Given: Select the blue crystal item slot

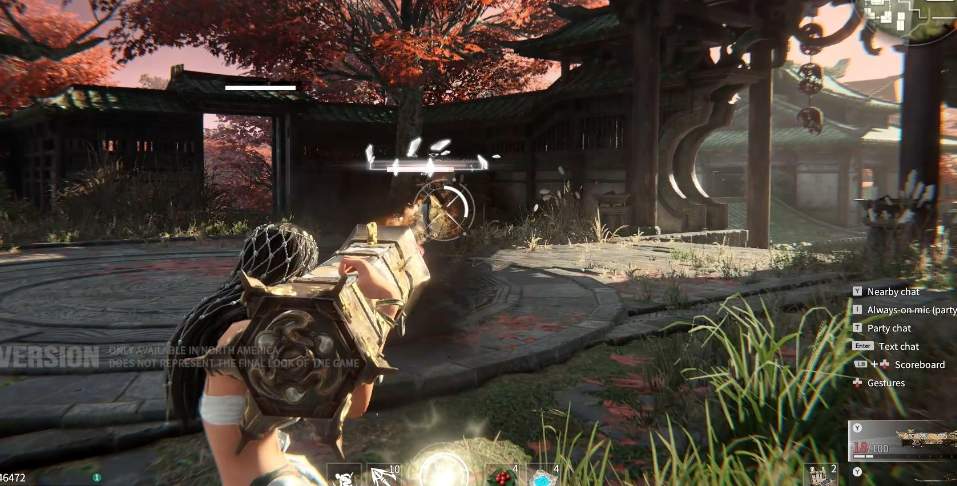Looking at the screenshot, I should coord(543,476).
